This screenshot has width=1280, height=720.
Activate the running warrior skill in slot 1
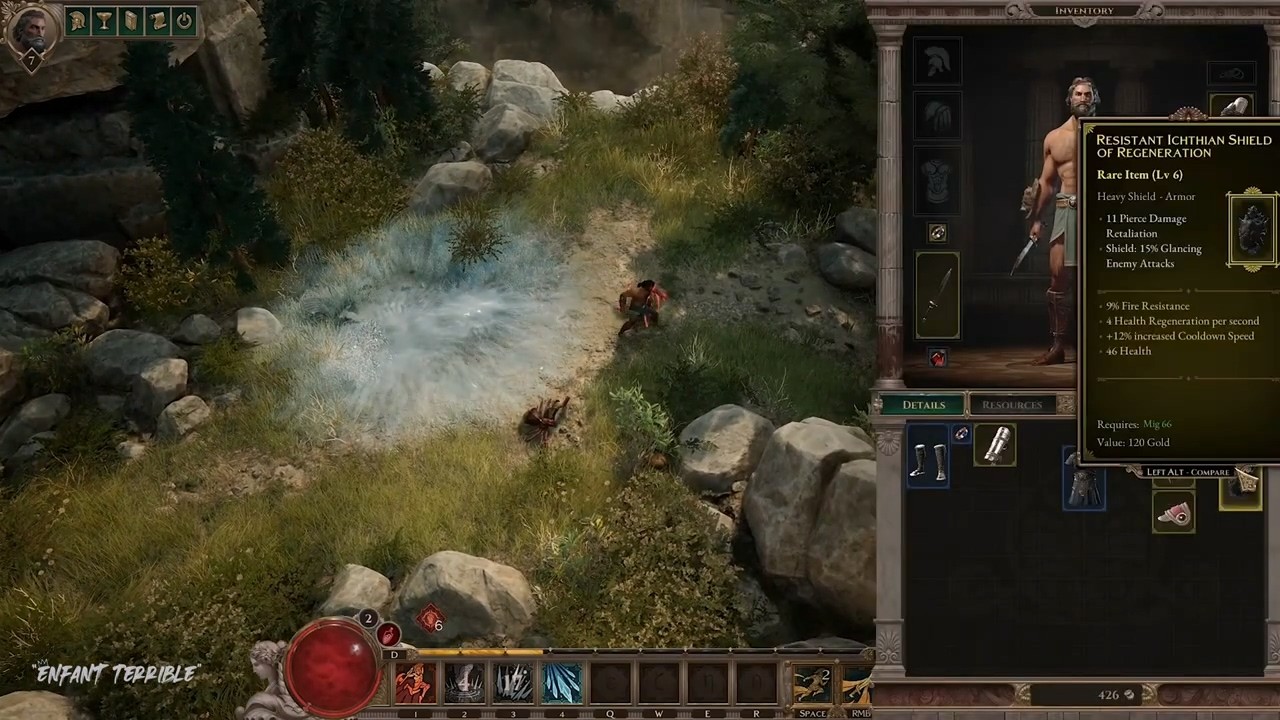415,684
